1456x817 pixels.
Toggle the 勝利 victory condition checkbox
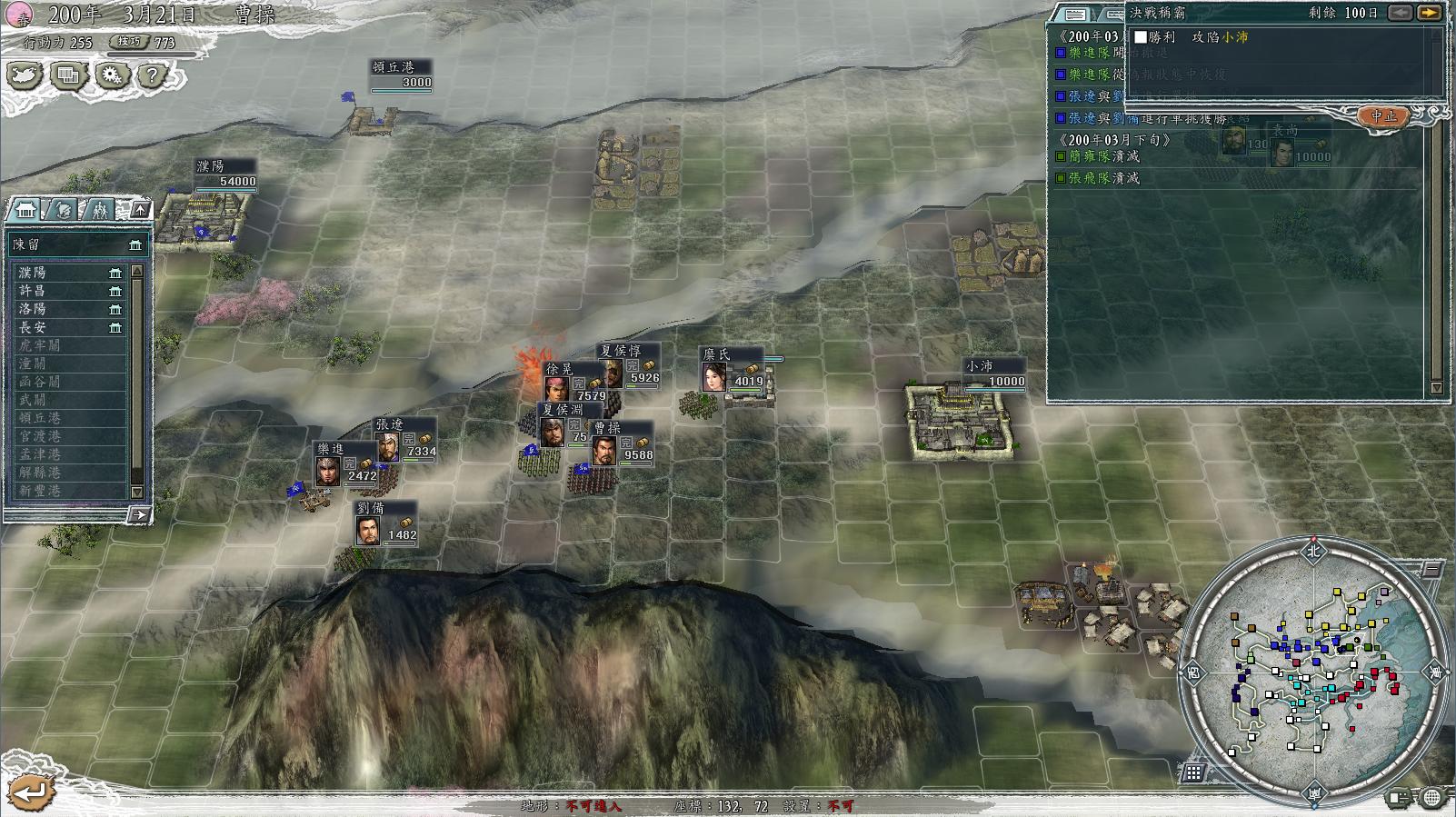coord(1141,37)
